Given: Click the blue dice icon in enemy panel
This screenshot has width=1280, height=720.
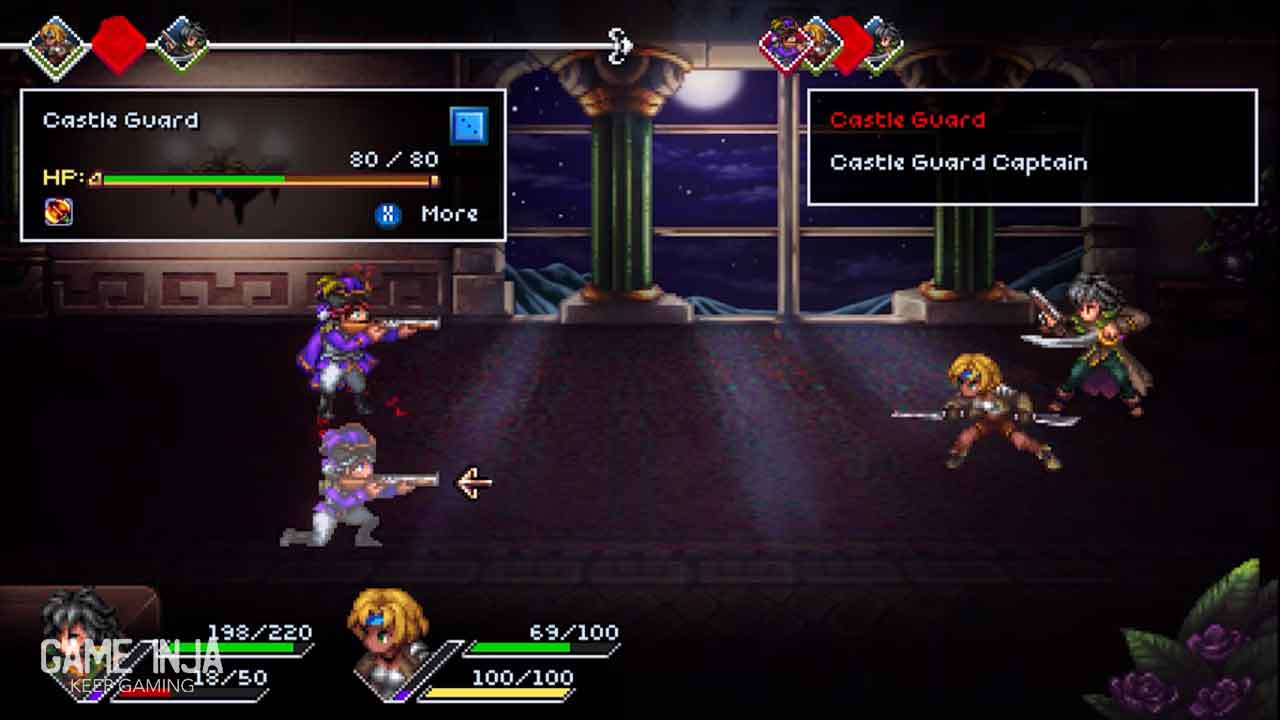Looking at the screenshot, I should [x=469, y=126].
